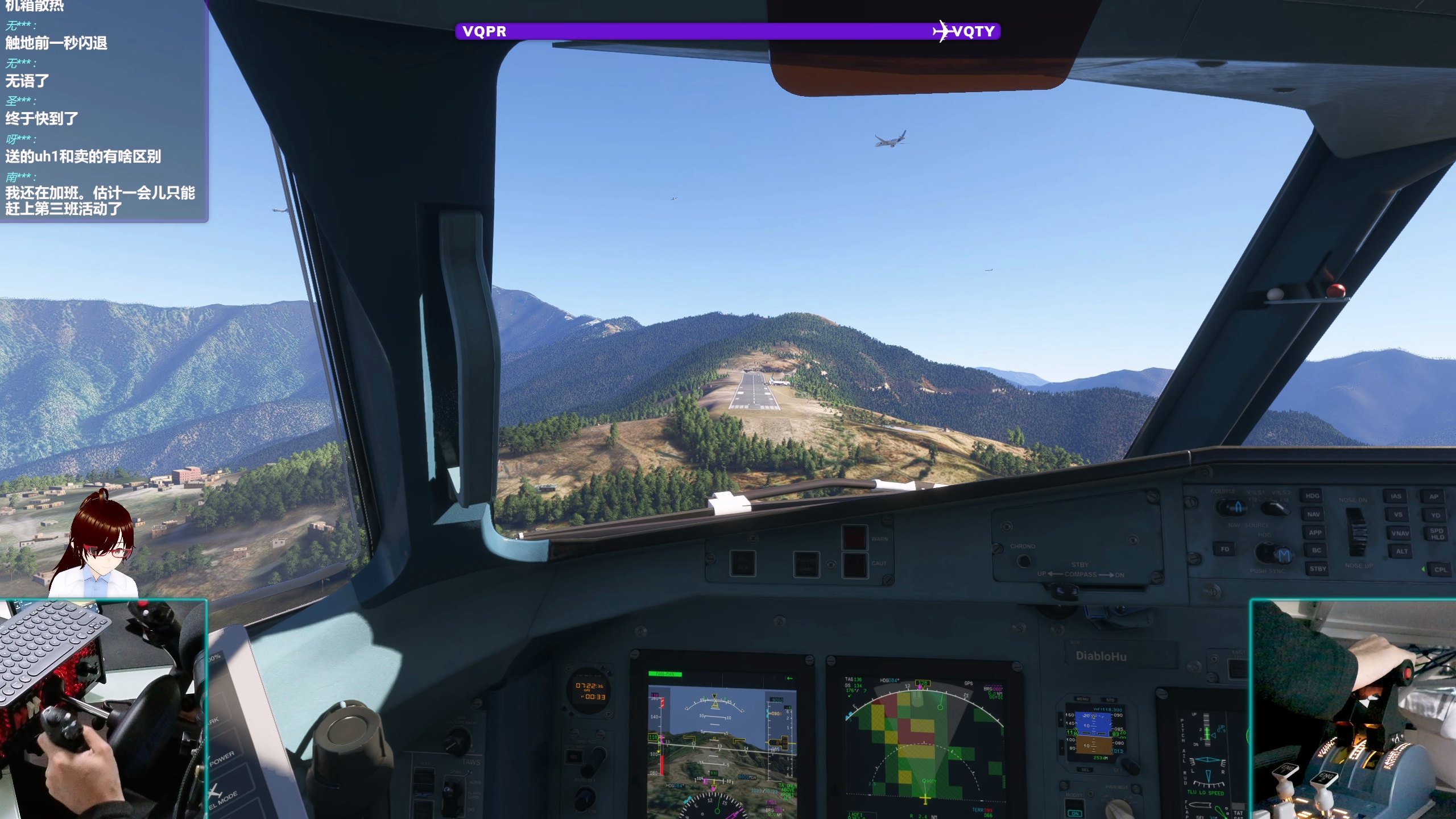Click the STBY autopilot mode button
The image size is (1456, 819).
1317,569
